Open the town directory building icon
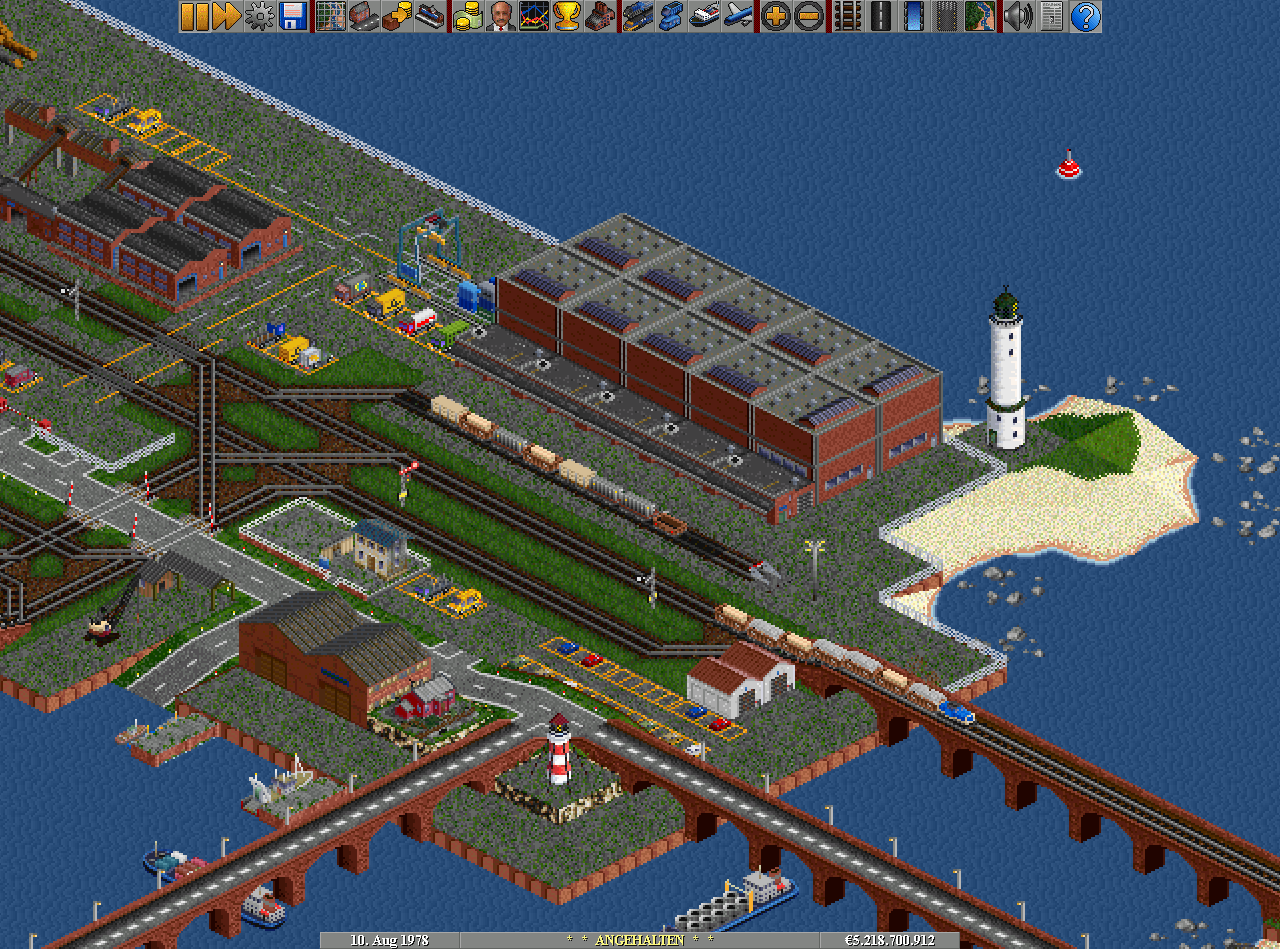Viewport: 1280px width, 949px height. pos(363,16)
